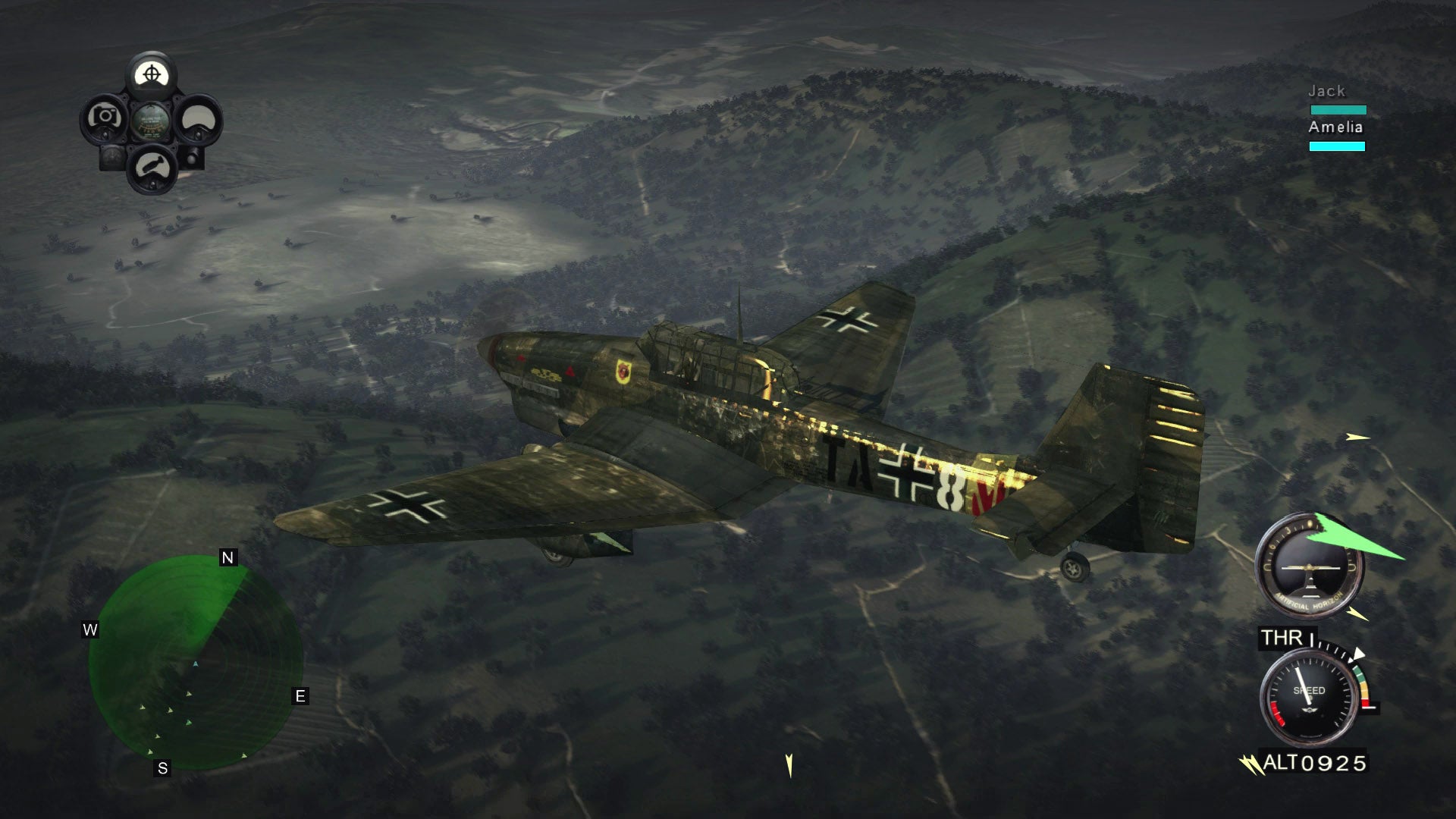Viewport: 1456px width, 819px height.
Task: Select the center compass instrument dial
Action: [x=152, y=121]
